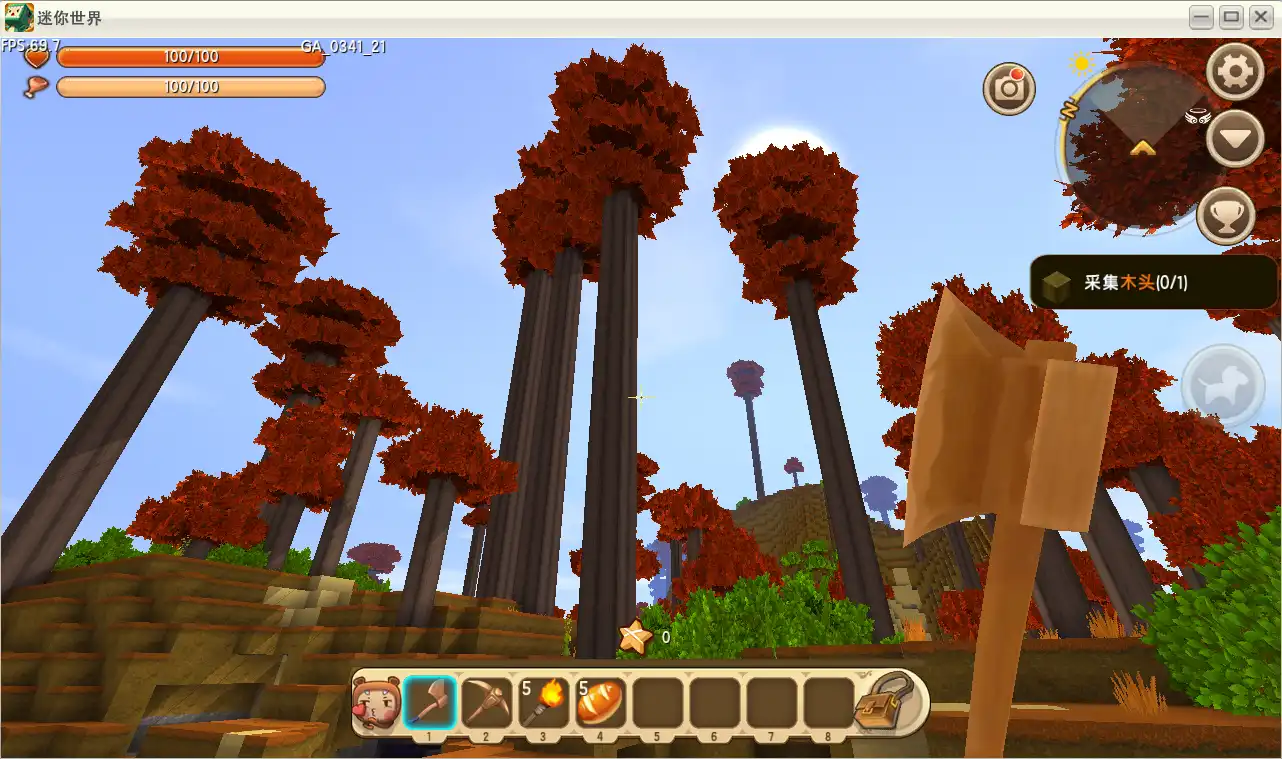Activate the mount summon button

pos(1223,387)
